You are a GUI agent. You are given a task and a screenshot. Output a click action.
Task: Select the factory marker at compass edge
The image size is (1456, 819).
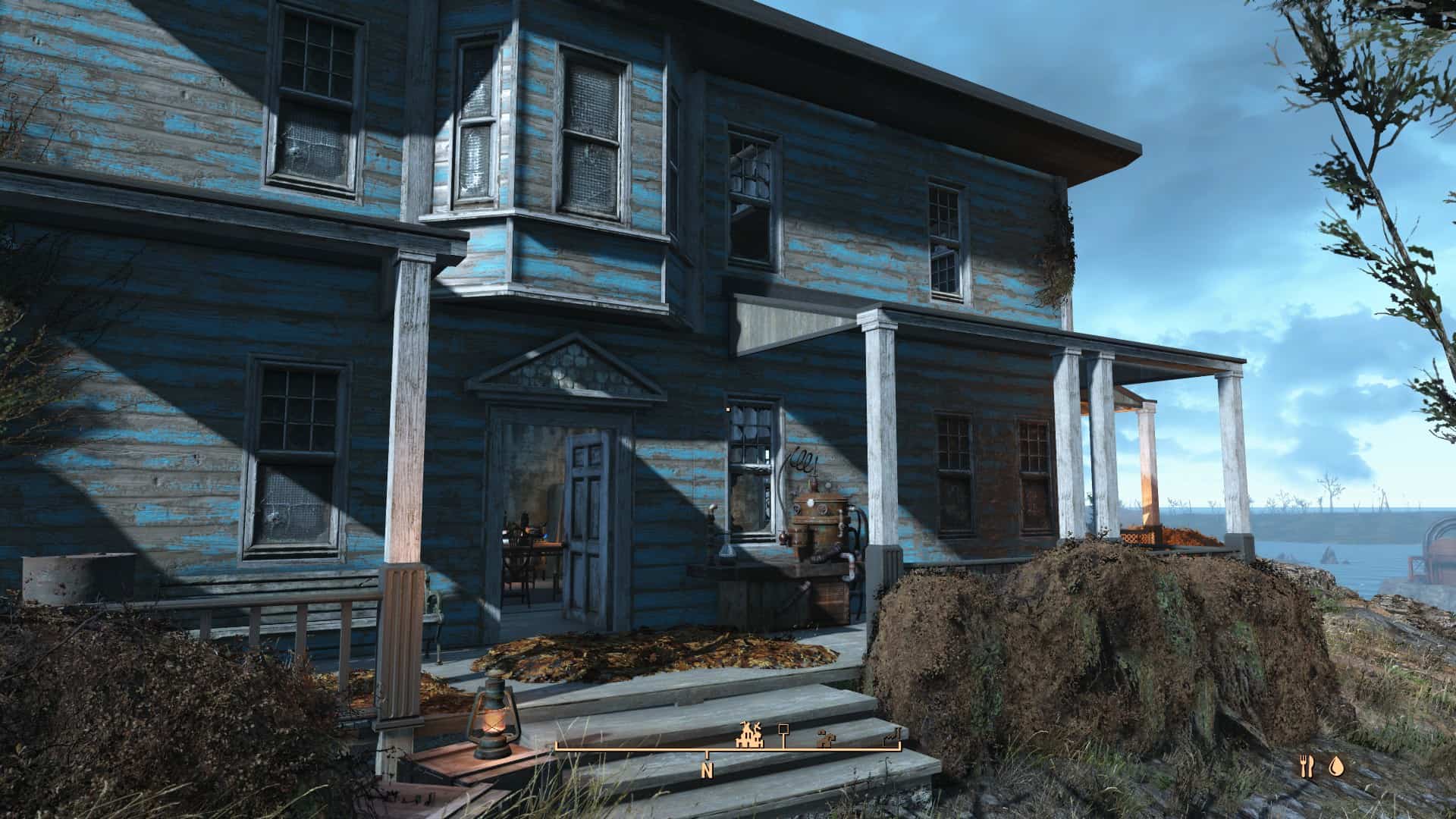(893, 736)
